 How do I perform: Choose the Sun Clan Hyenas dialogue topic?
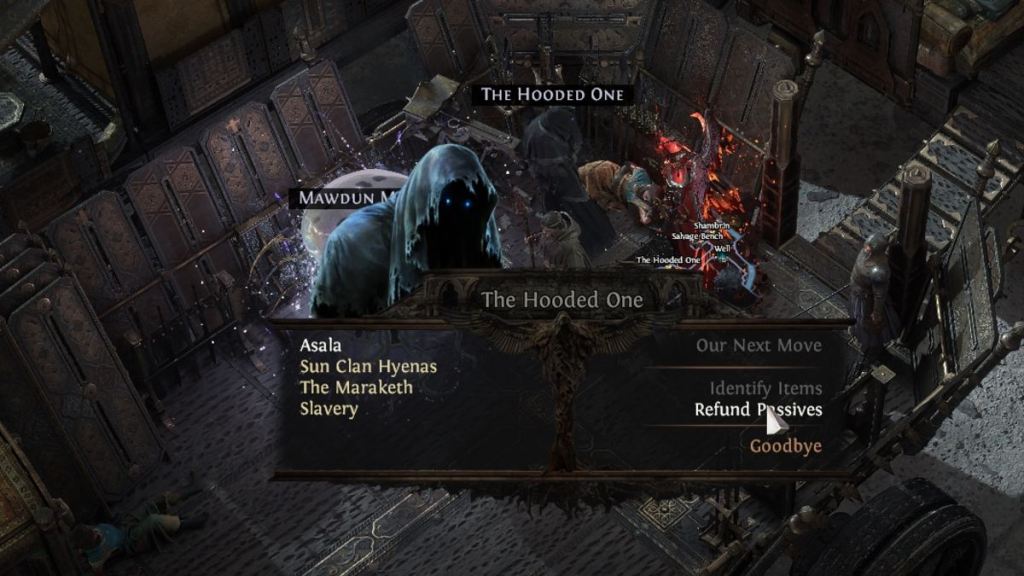(x=368, y=367)
